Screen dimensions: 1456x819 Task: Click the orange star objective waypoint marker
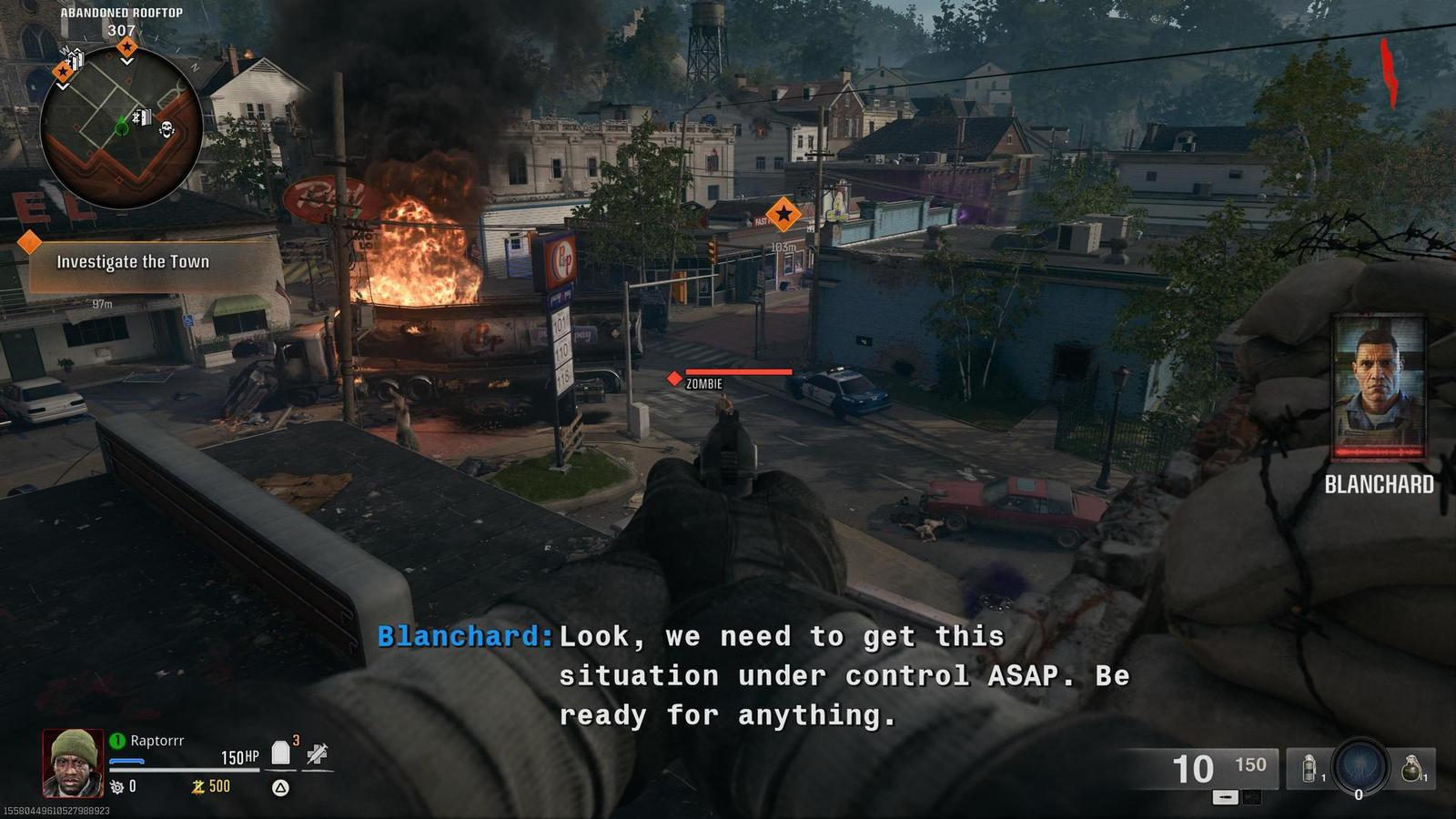[783, 215]
